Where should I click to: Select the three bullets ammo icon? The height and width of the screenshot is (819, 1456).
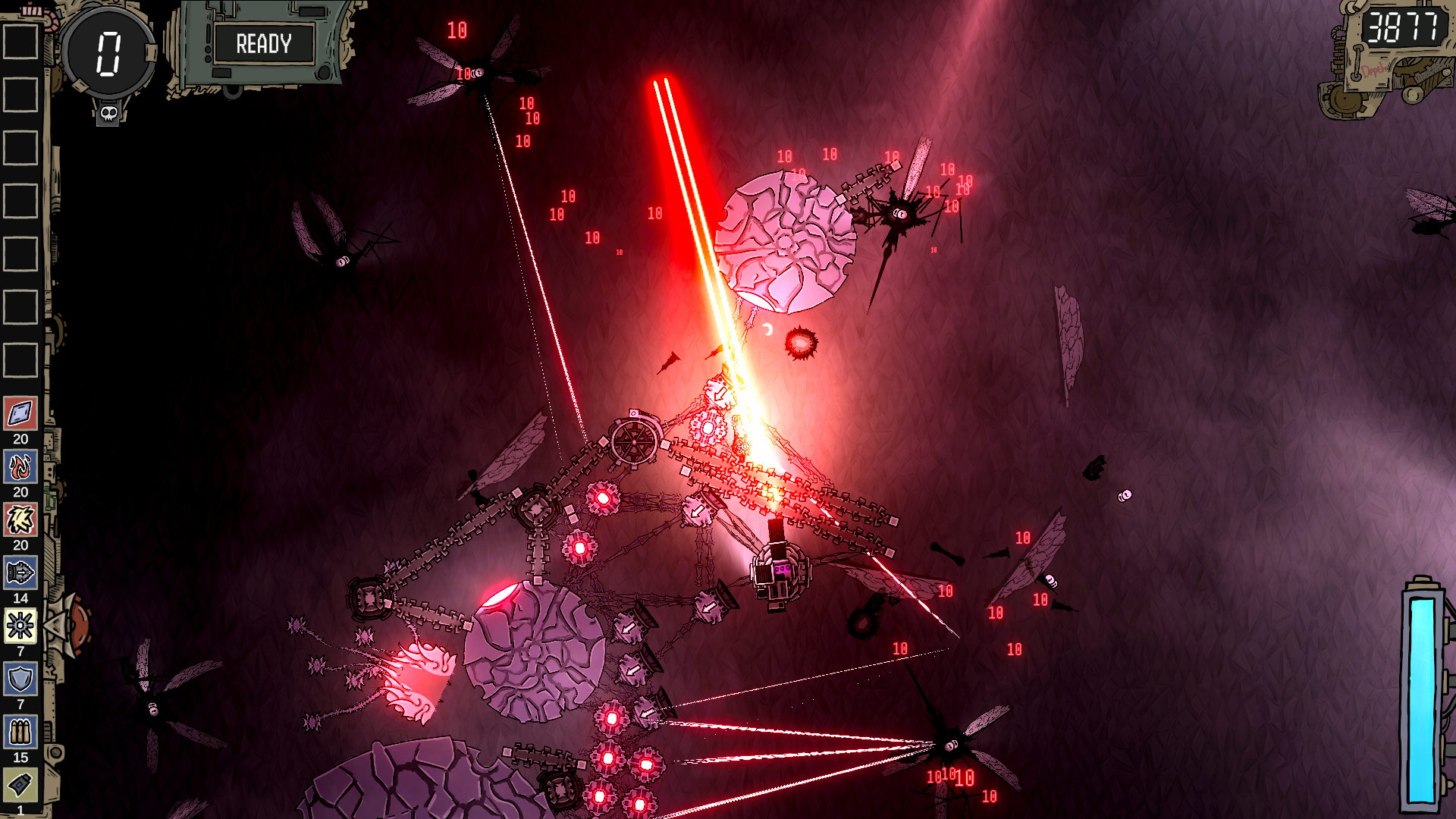point(20,733)
